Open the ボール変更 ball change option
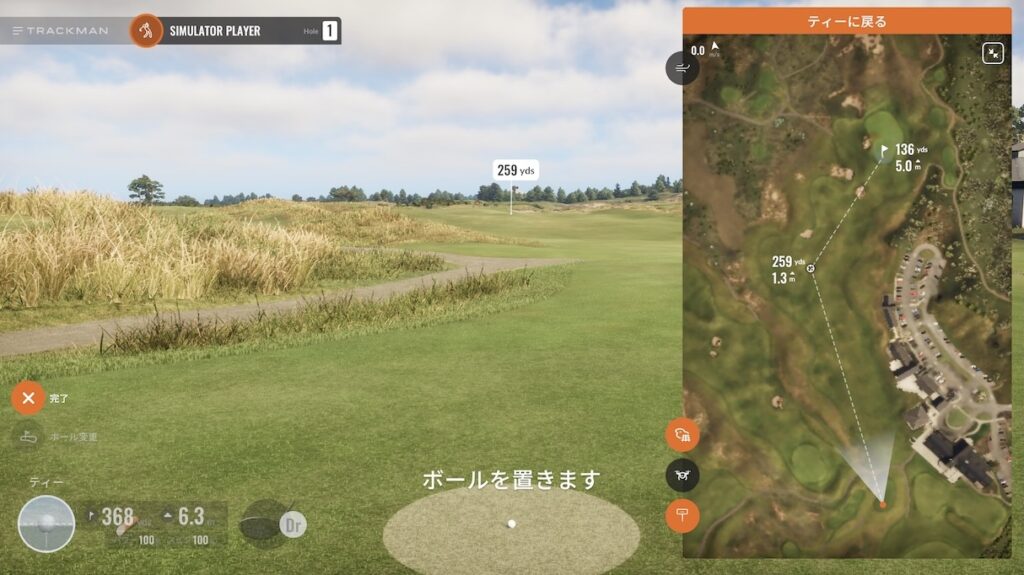Image resolution: width=1024 pixels, height=575 pixels. [x=28, y=437]
